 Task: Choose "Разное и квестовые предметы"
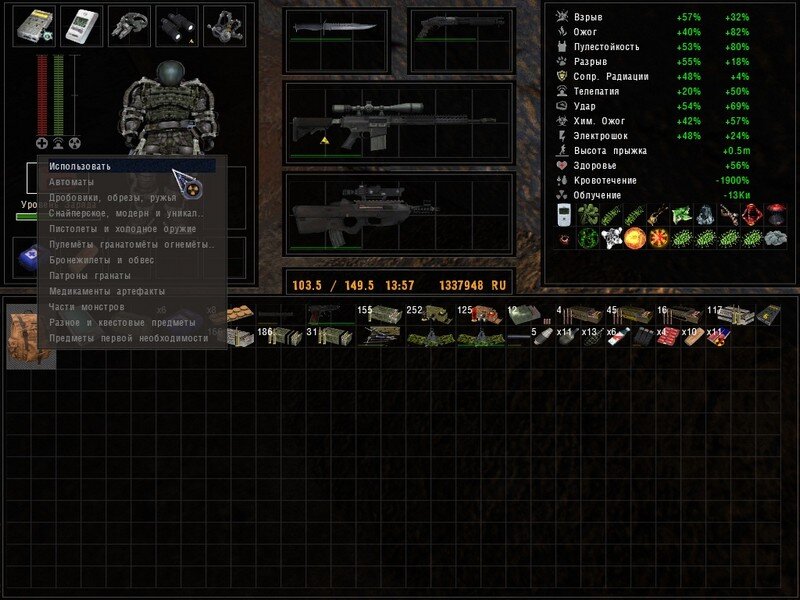coord(121,322)
